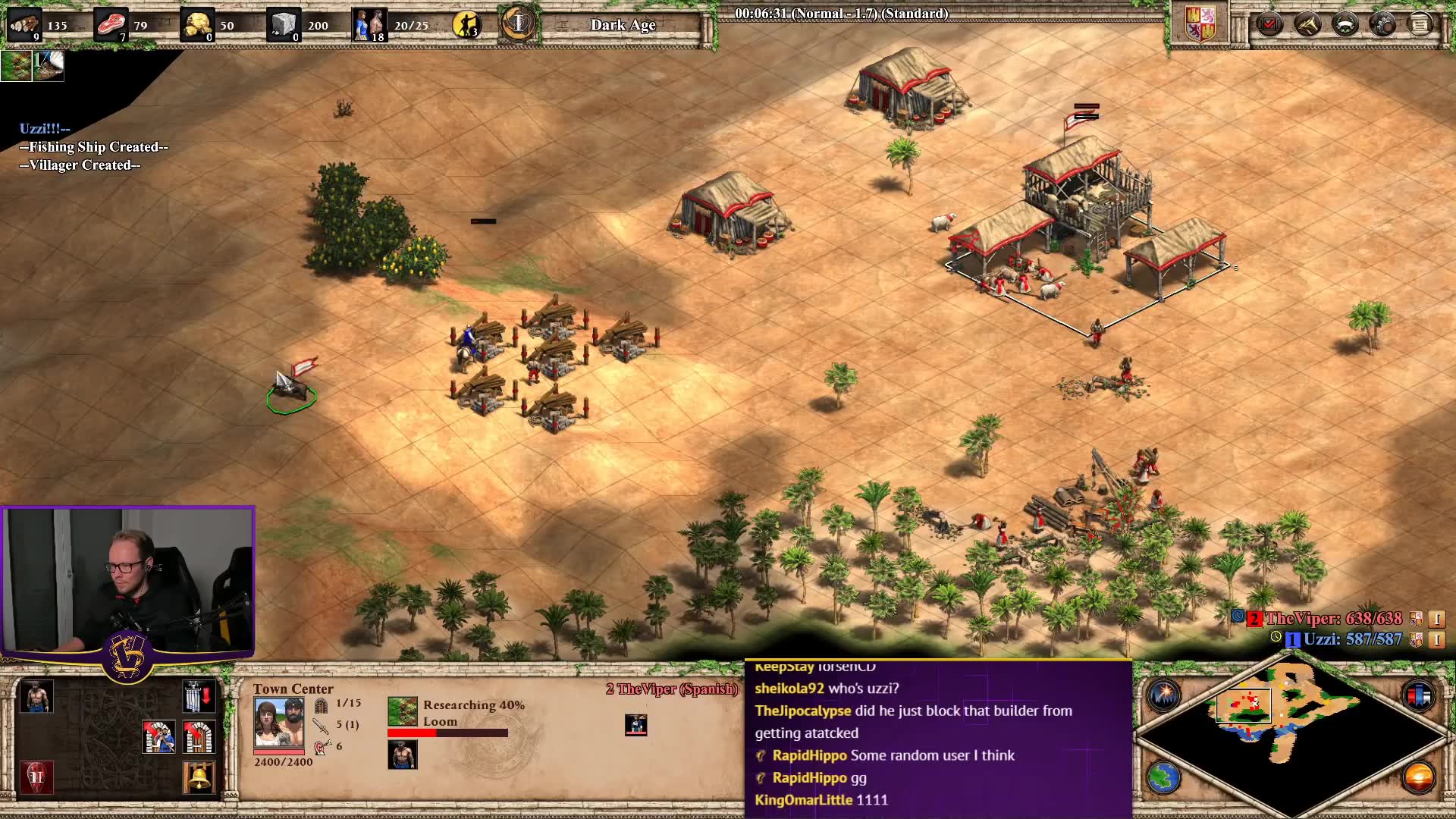Click the Town Center portrait

[279, 723]
